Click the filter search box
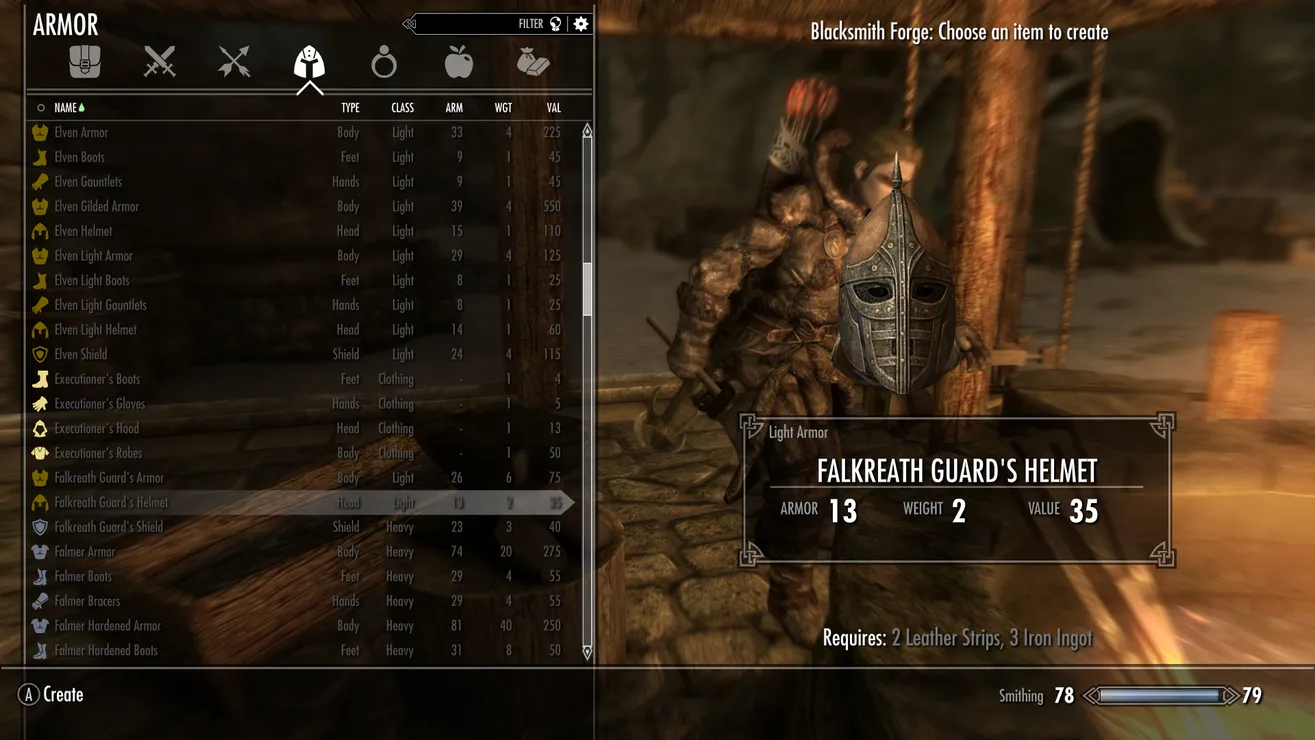Image resolution: width=1315 pixels, height=740 pixels. [480, 24]
